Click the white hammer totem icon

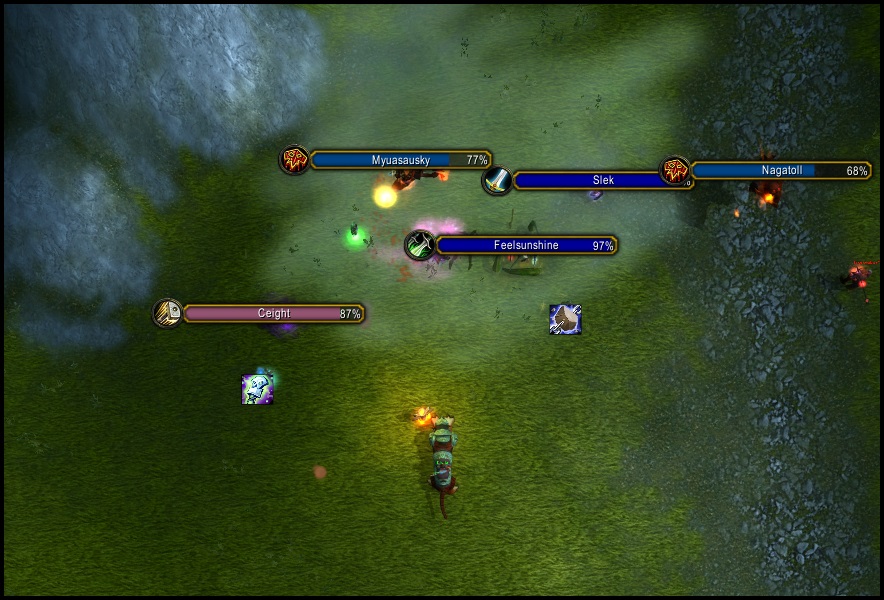[565, 319]
